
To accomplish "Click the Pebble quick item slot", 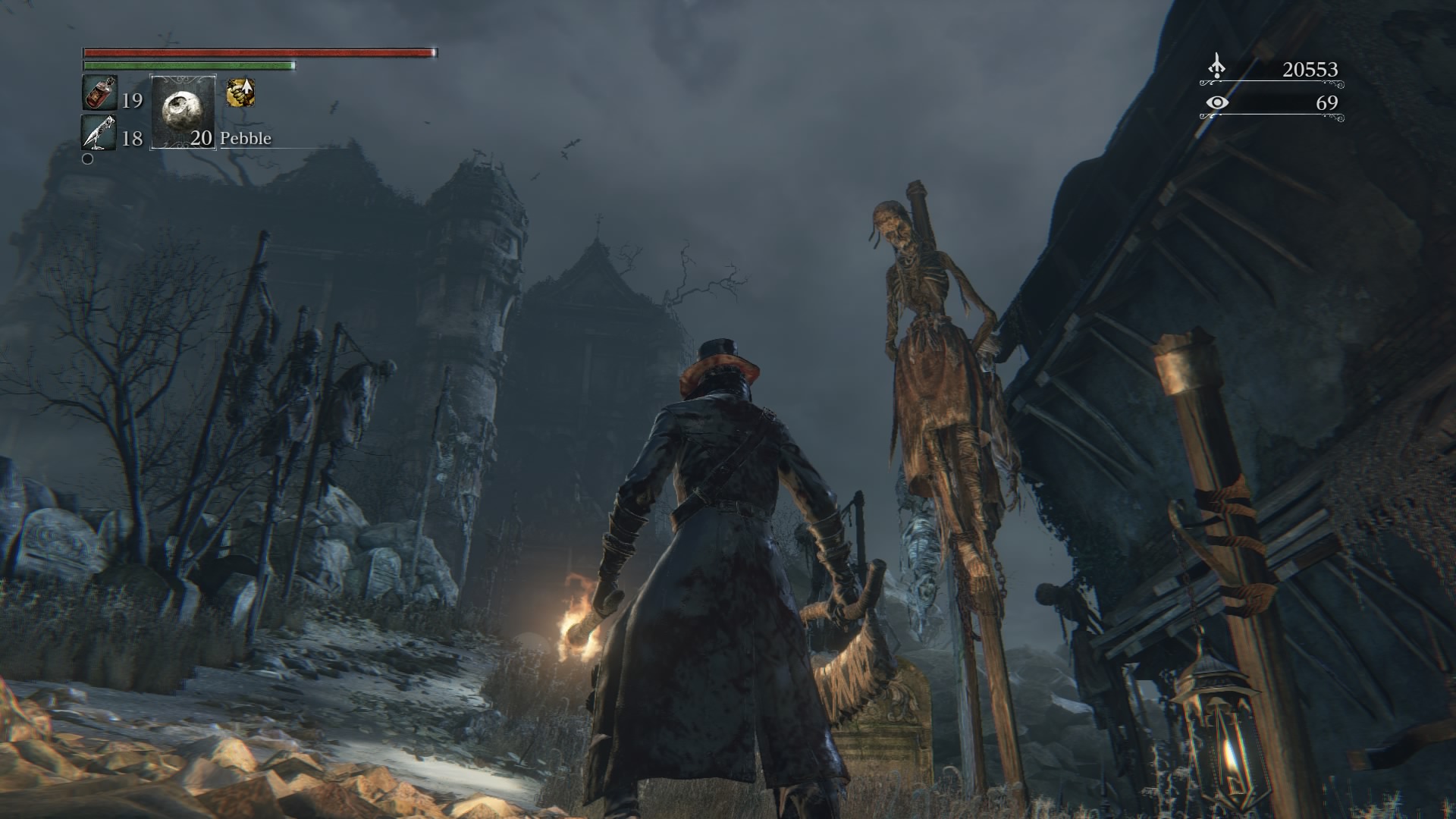I will point(183,111).
